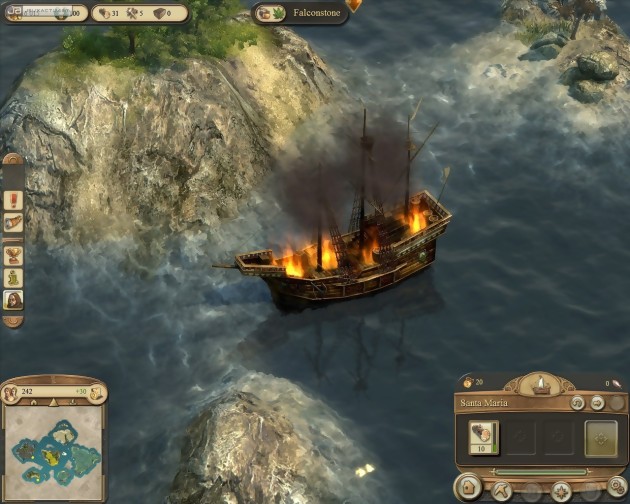Select the ship portrait above Santa Maria
This screenshot has width=630, height=504.
tap(541, 385)
